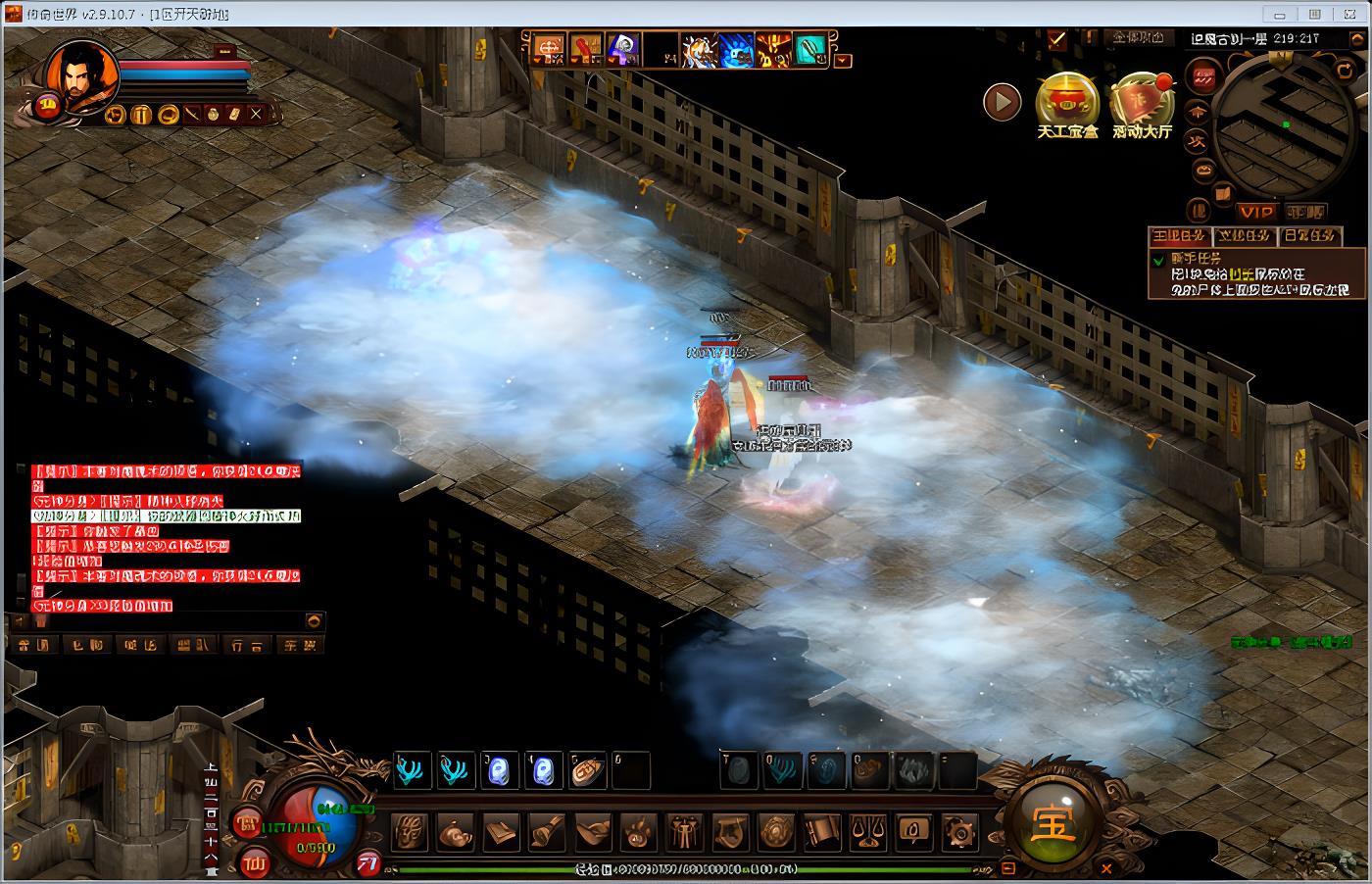Click the round play arrow button
The width and height of the screenshot is (1372, 884).
1002,101
